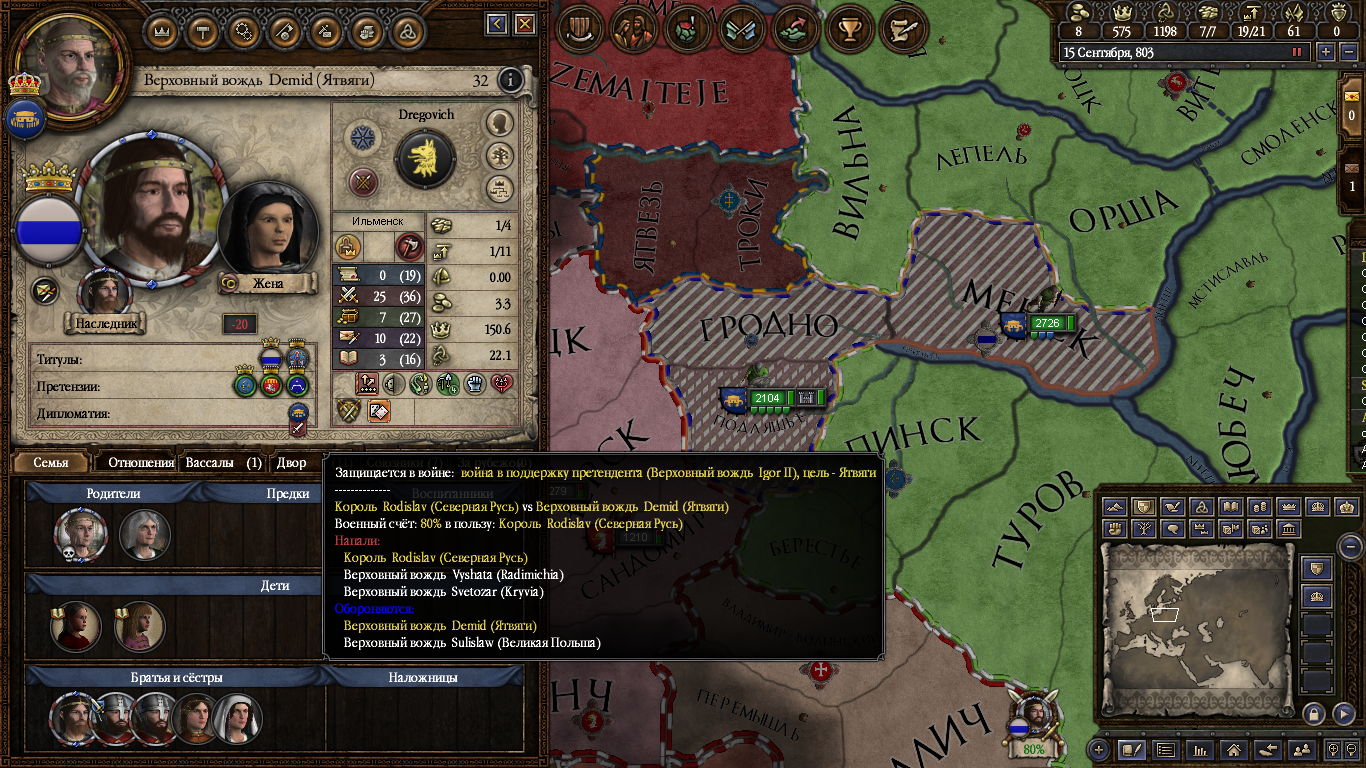Screen dimensions: 1366x768
Task: Click the padlock button below the minimap
Action: click(x=1314, y=713)
